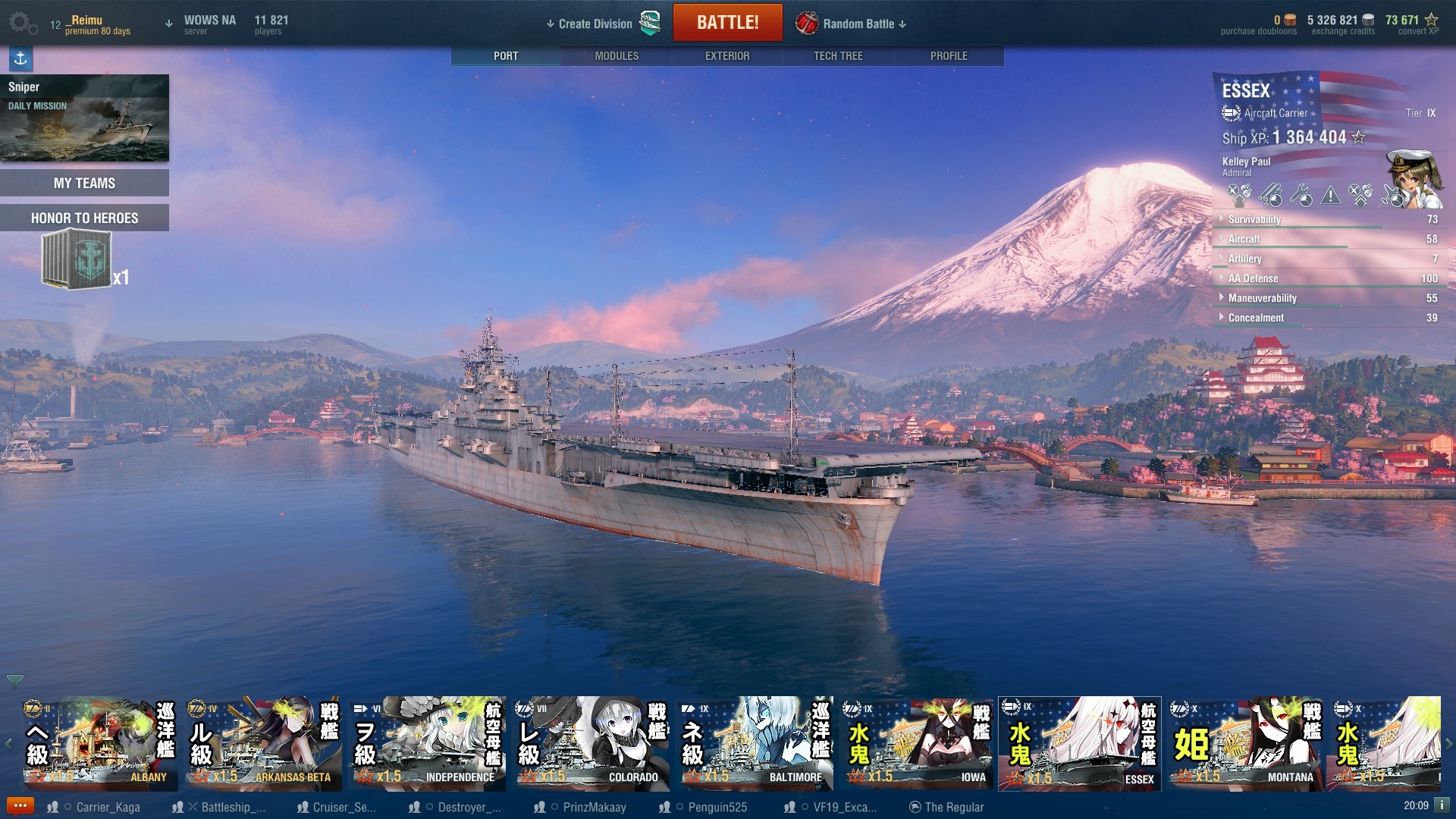The width and height of the screenshot is (1456, 819).
Task: Expand the AA Defense stats row
Action: 1253,278
